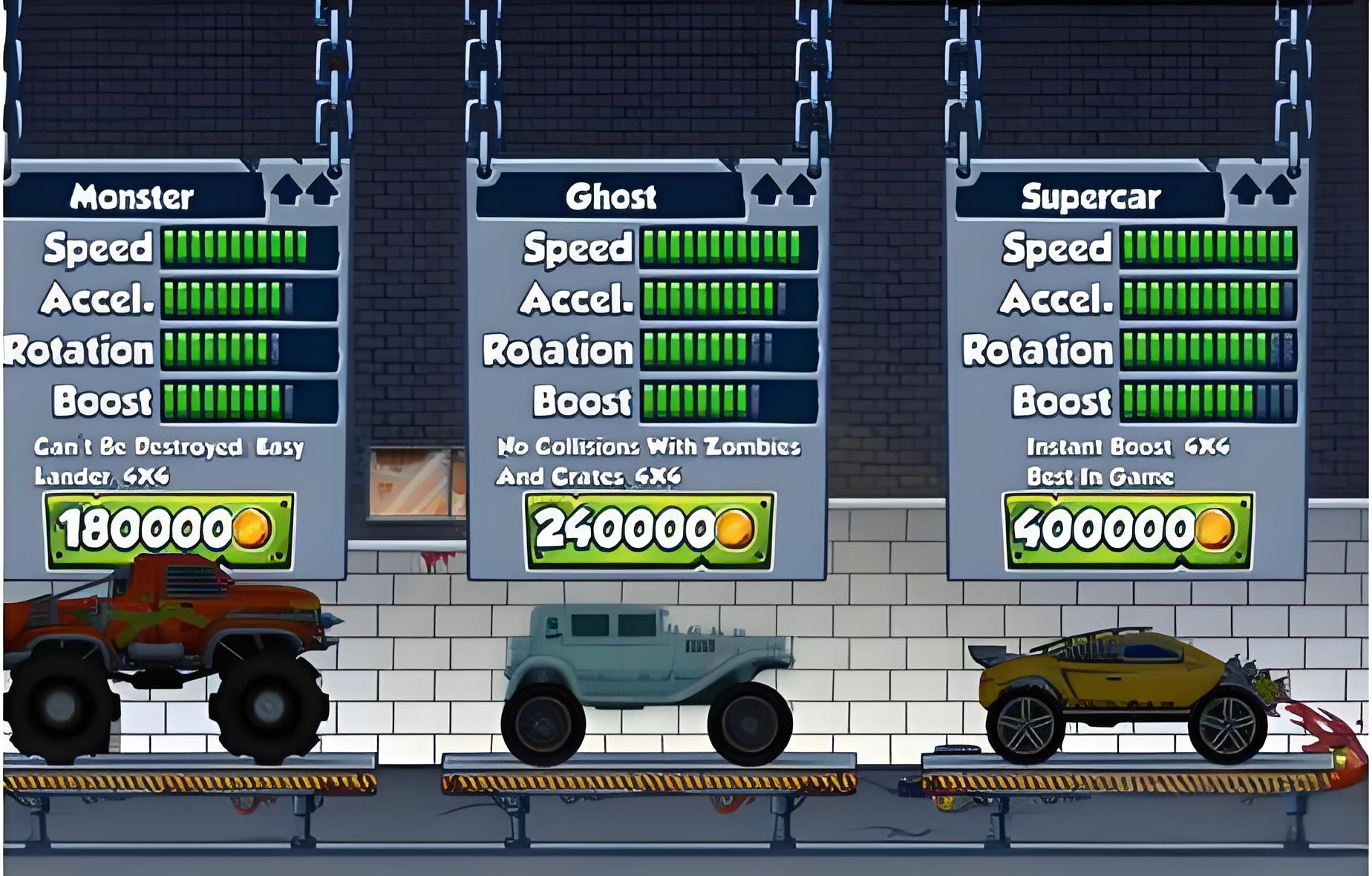The height and width of the screenshot is (876, 1372).
Task: Purchase the Ghost car for 240000 coins
Action: pyautogui.click(x=649, y=530)
